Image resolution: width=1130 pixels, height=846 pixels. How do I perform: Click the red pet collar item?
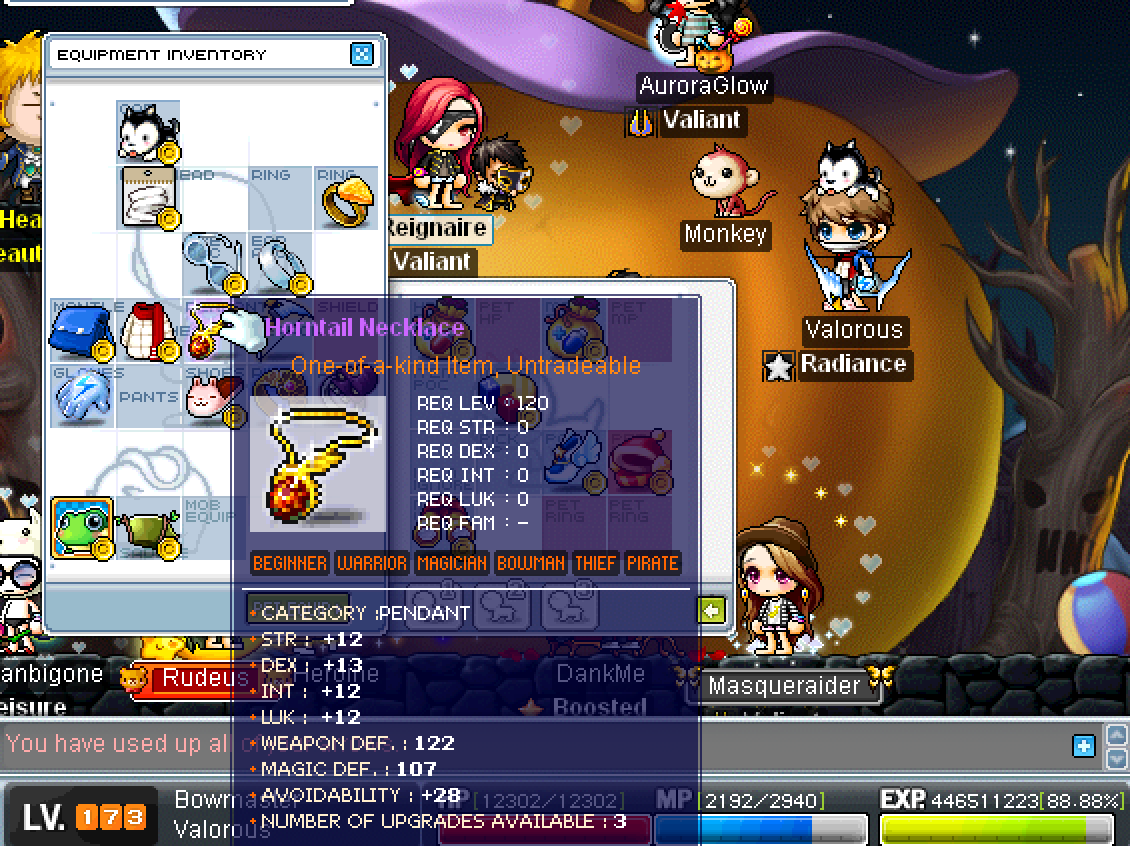tap(639, 461)
